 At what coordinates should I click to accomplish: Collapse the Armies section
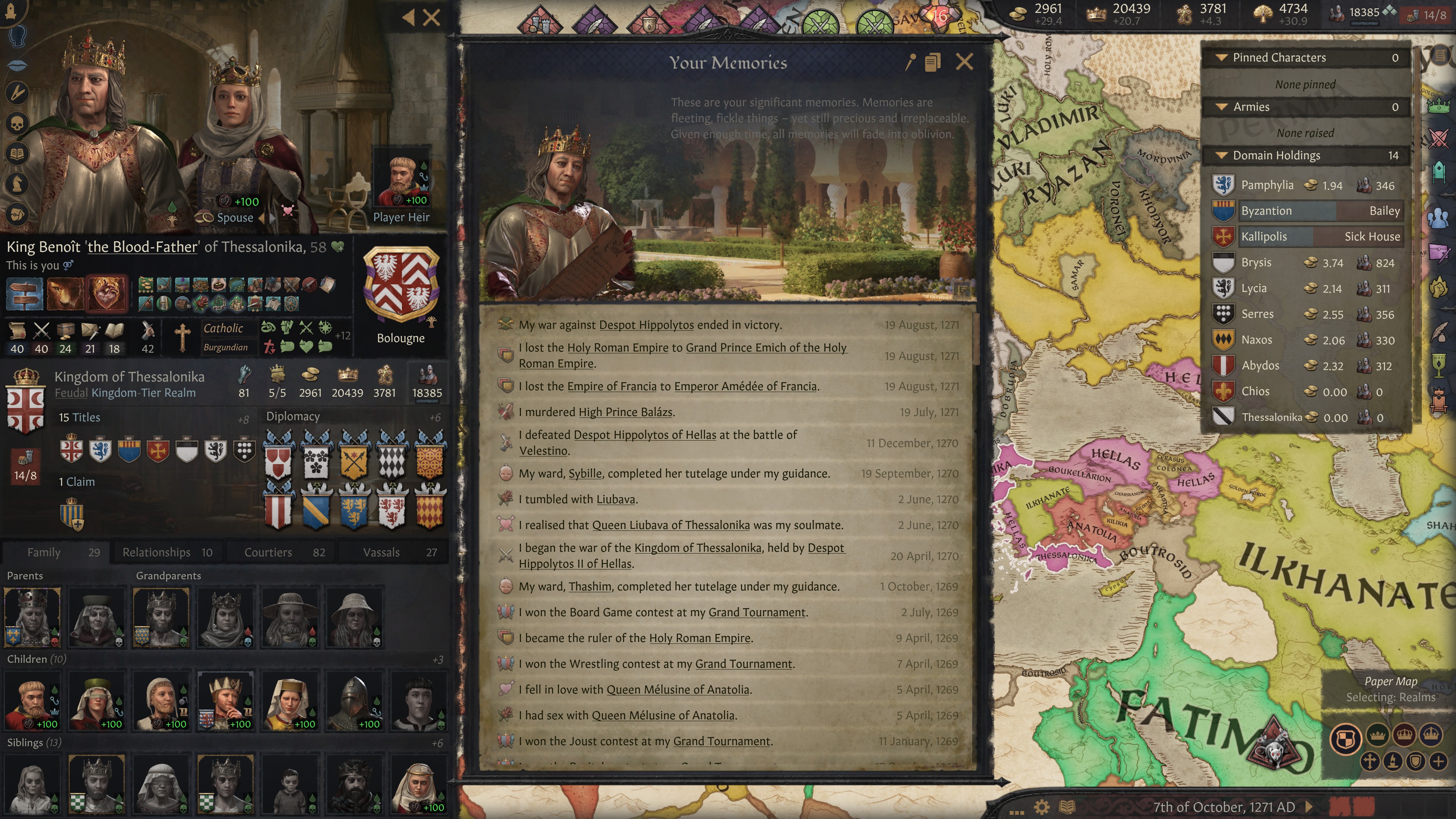click(1222, 106)
